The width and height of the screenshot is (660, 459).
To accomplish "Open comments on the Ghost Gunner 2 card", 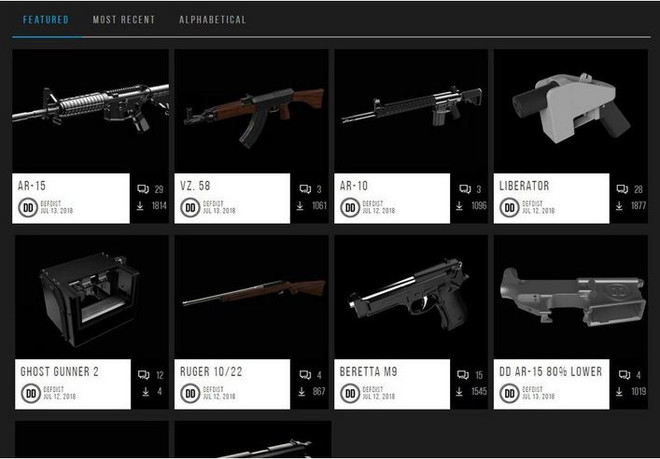I will click(x=143, y=375).
